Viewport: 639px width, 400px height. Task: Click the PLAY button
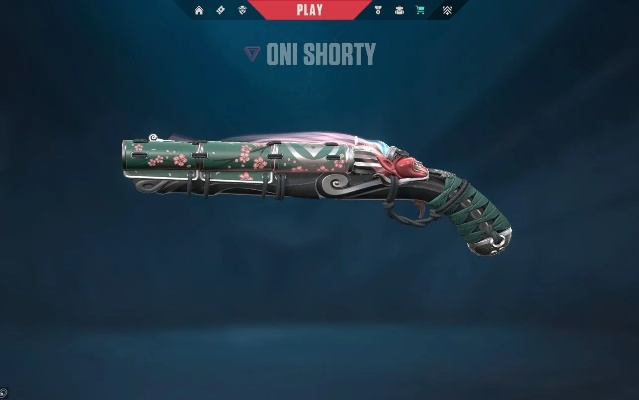309,10
